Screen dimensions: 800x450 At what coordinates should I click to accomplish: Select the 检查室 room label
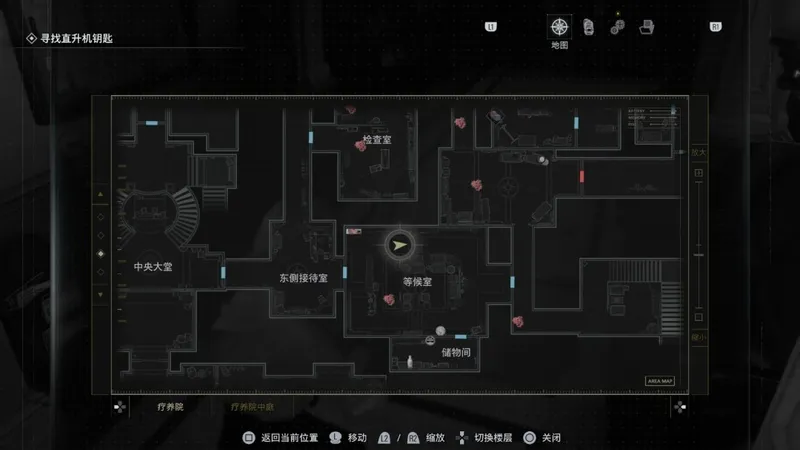377,142
